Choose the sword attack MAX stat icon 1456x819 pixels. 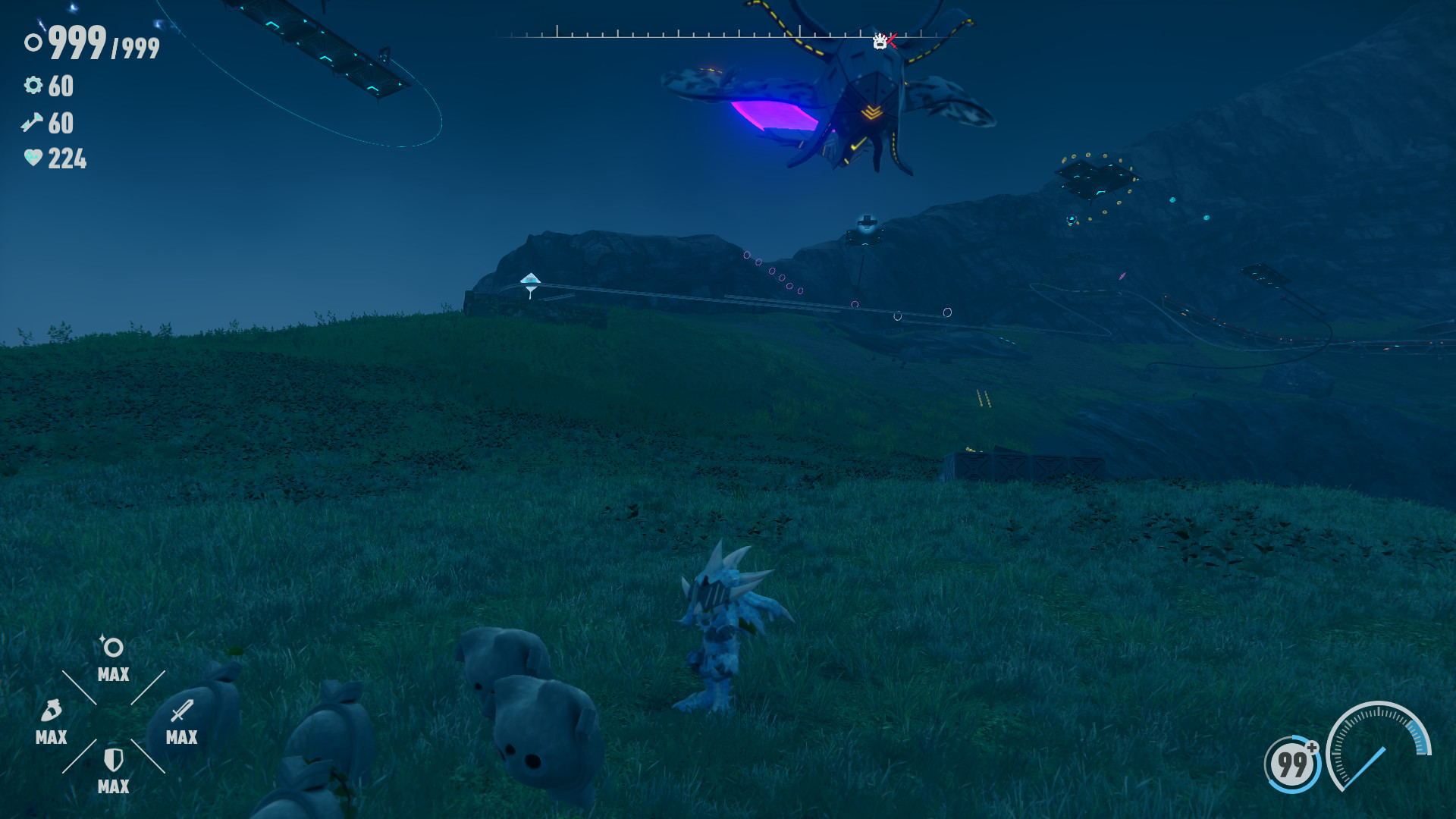coord(182,711)
